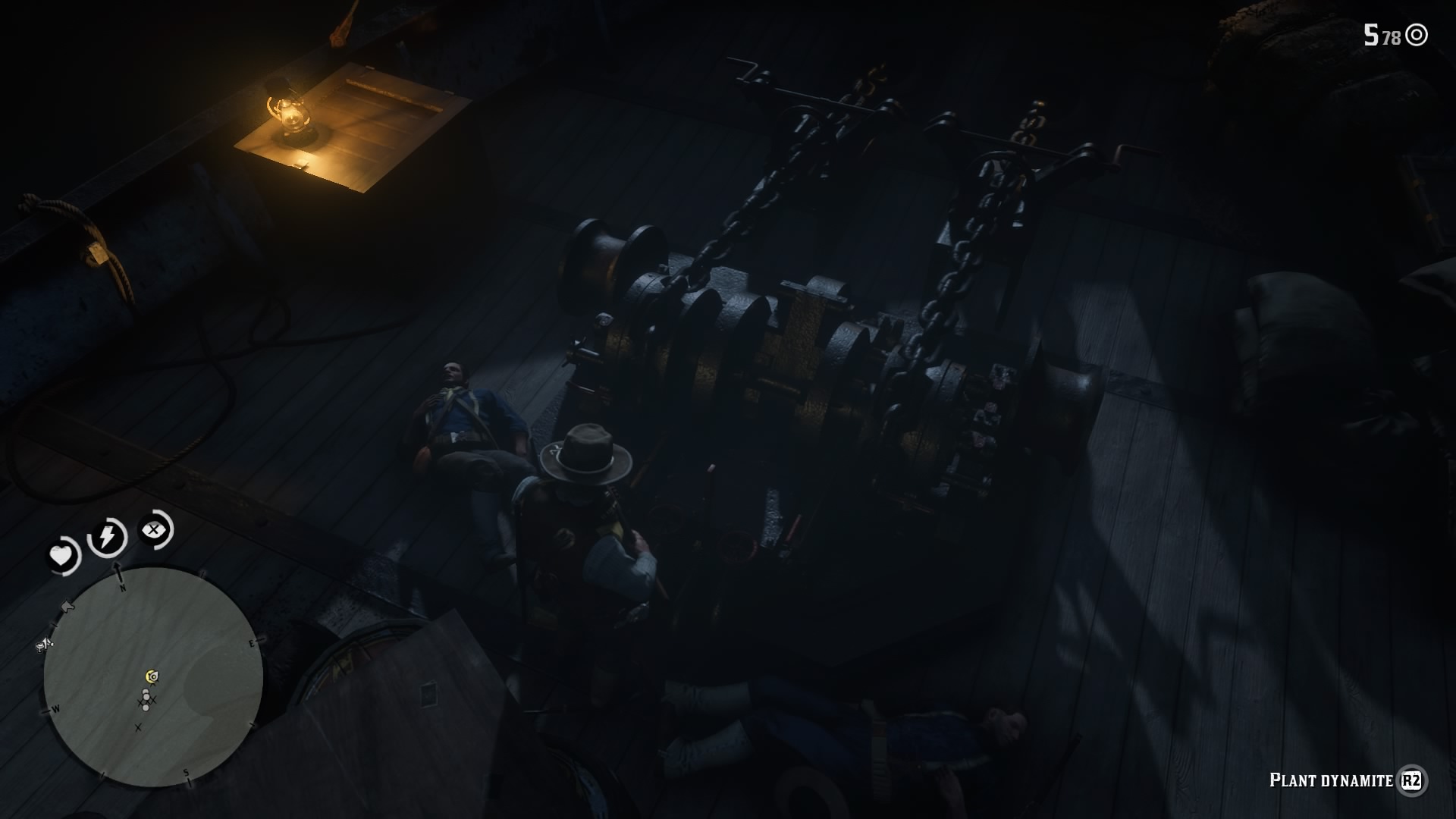Click the stamina lightning bolt core
1456x819 pixels.
point(106,535)
